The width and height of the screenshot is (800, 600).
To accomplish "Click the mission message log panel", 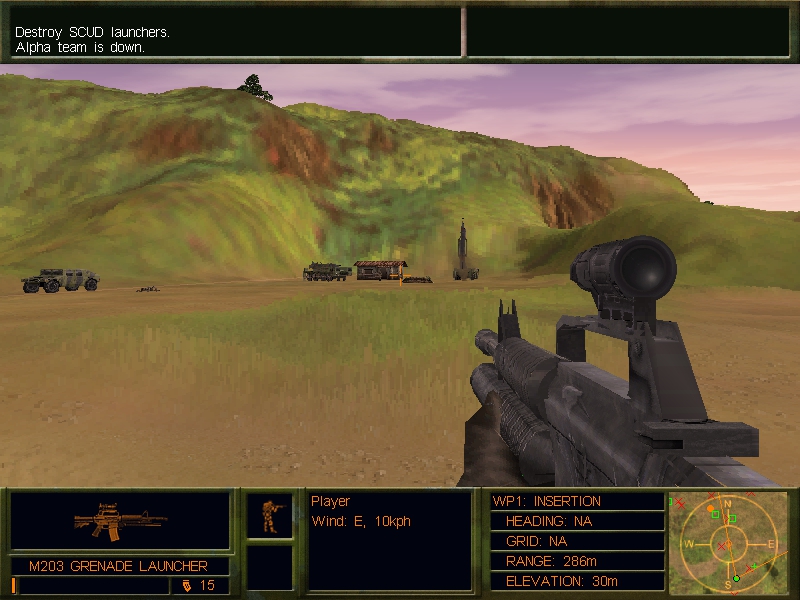I will (x=235, y=33).
